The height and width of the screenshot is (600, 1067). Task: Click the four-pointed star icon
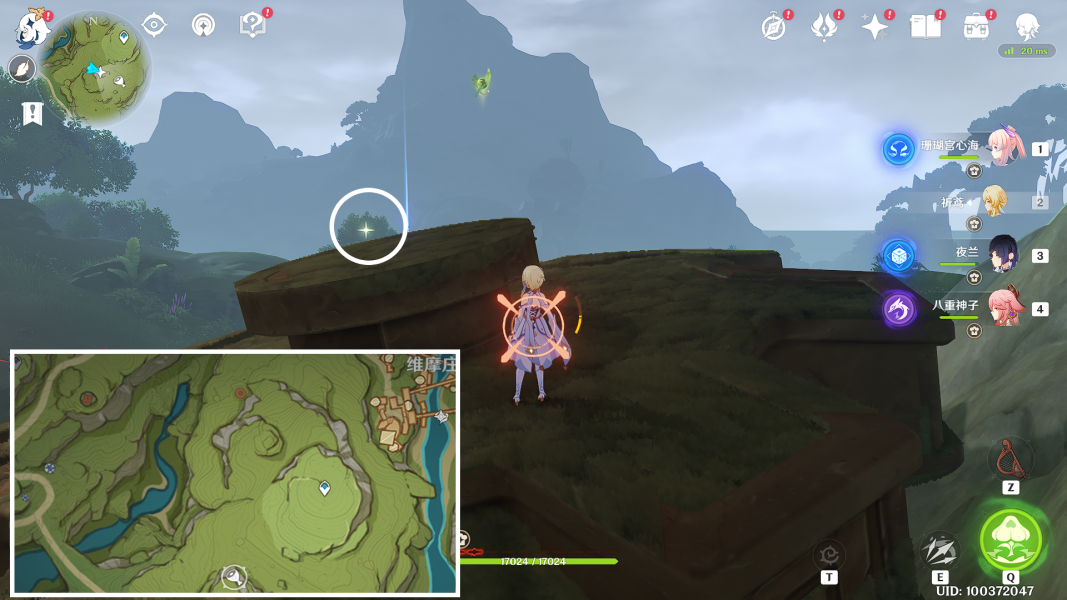click(x=875, y=27)
